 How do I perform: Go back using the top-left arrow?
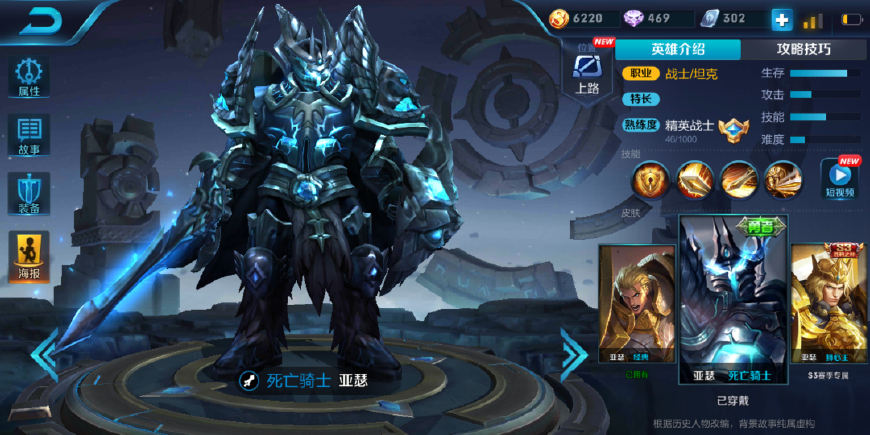click(42, 21)
